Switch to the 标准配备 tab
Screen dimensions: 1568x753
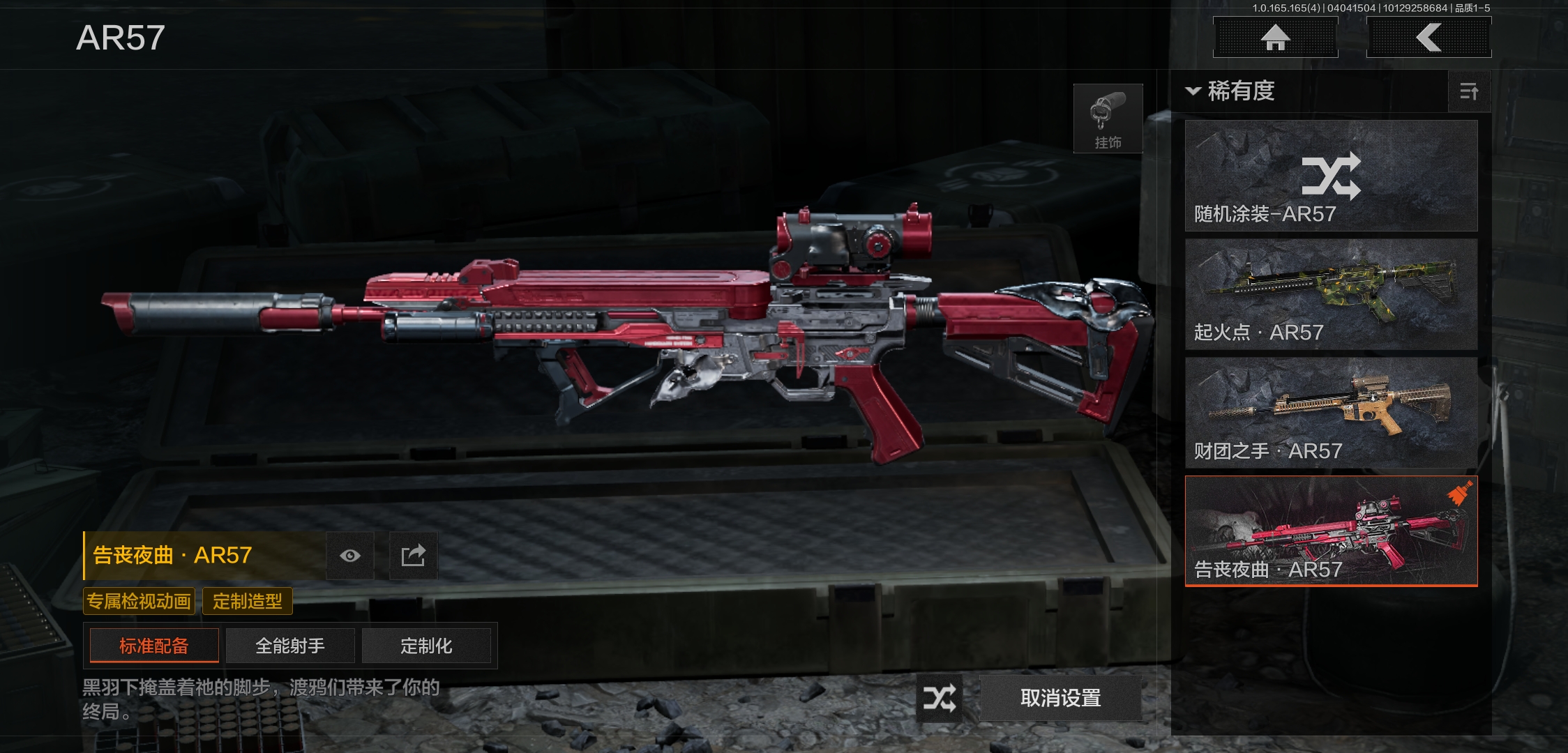[154, 646]
